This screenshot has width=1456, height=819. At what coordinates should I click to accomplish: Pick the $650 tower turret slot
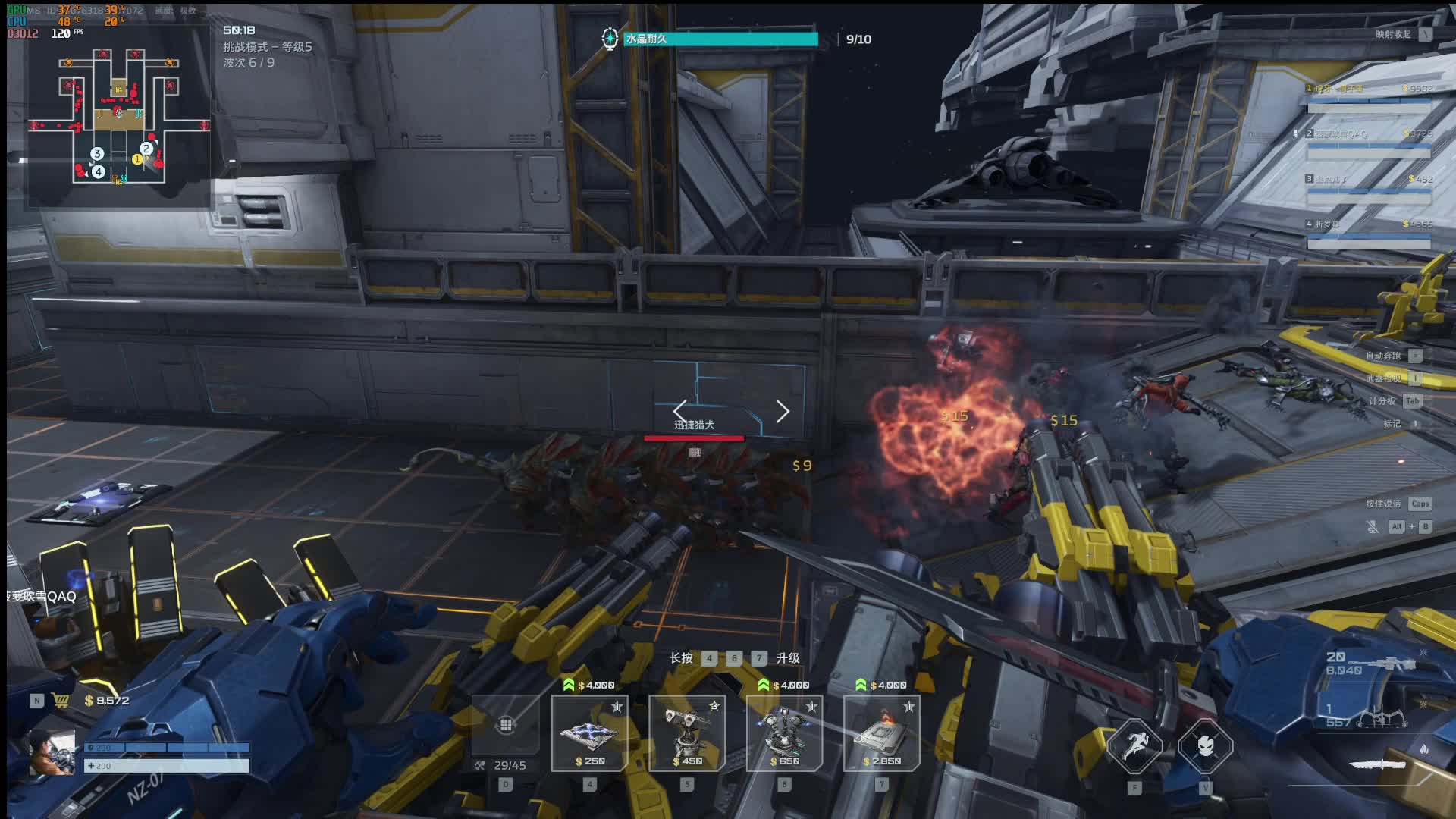pos(784,733)
